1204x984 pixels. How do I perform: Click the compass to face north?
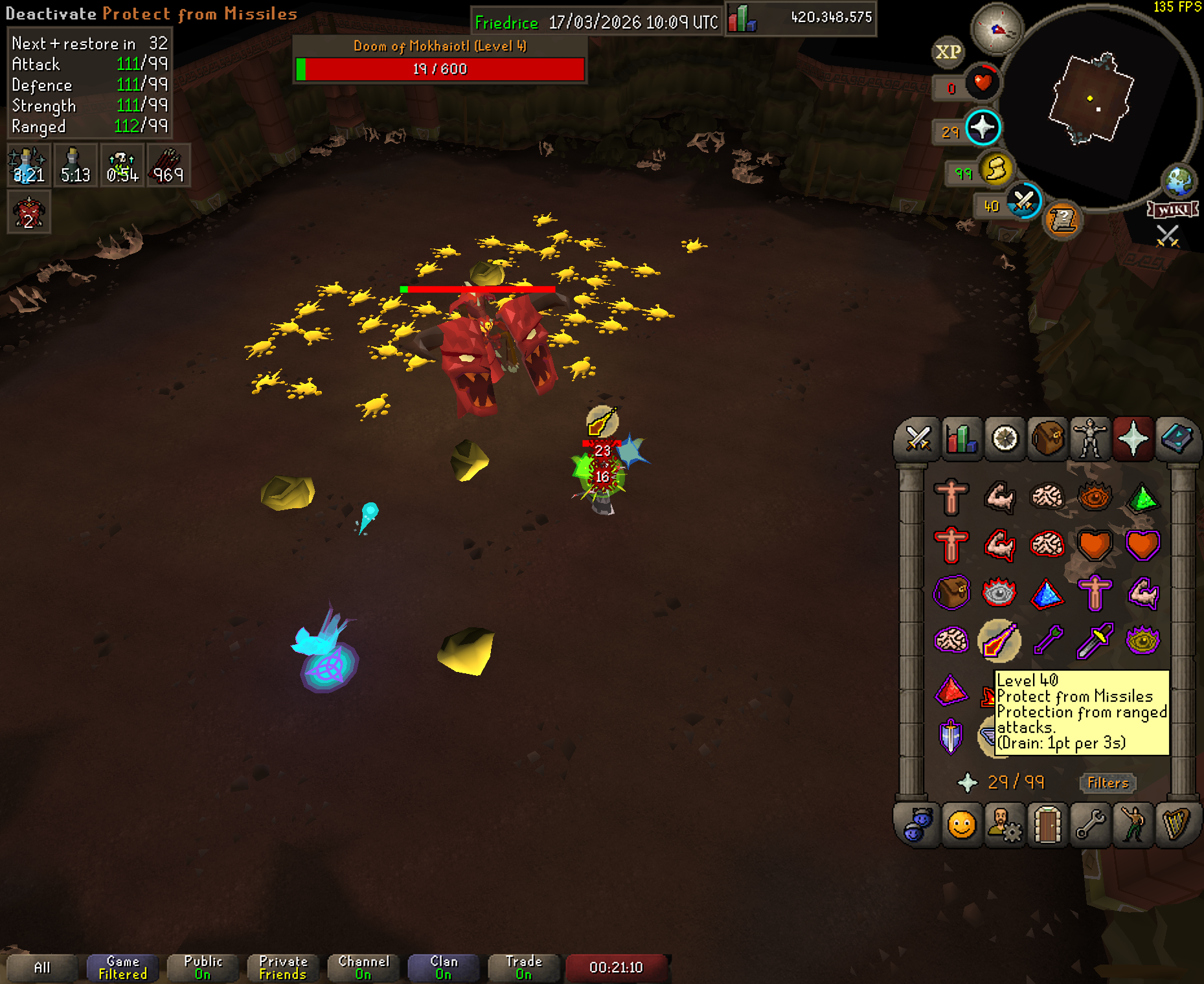click(x=997, y=28)
